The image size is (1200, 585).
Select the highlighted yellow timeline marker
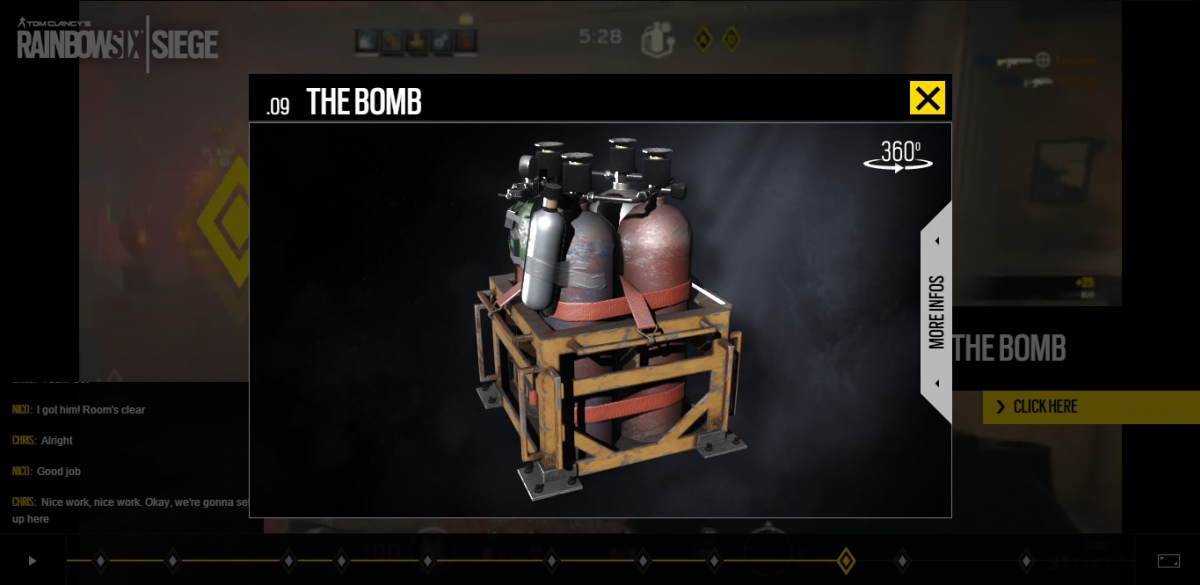845,561
